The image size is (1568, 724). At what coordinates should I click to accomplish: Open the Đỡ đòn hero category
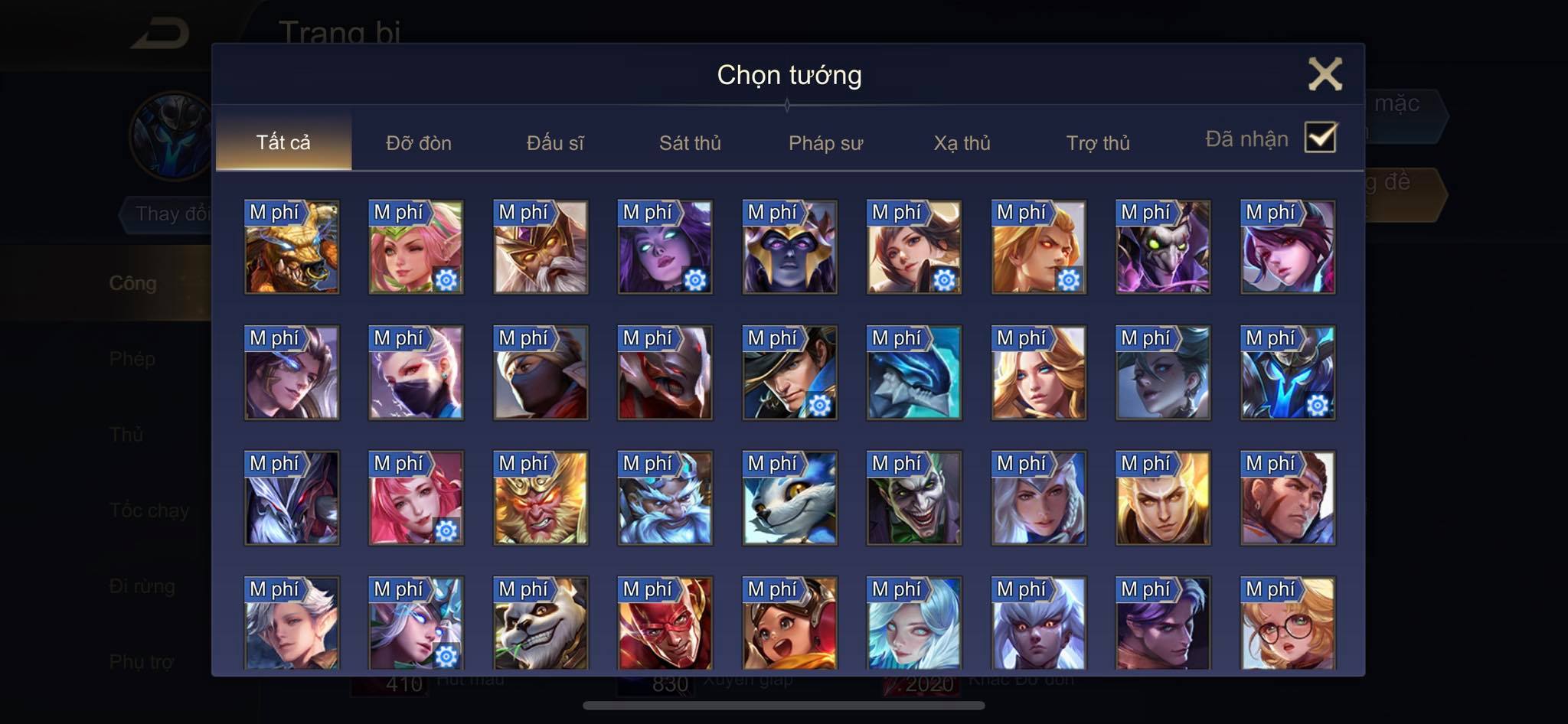point(418,143)
